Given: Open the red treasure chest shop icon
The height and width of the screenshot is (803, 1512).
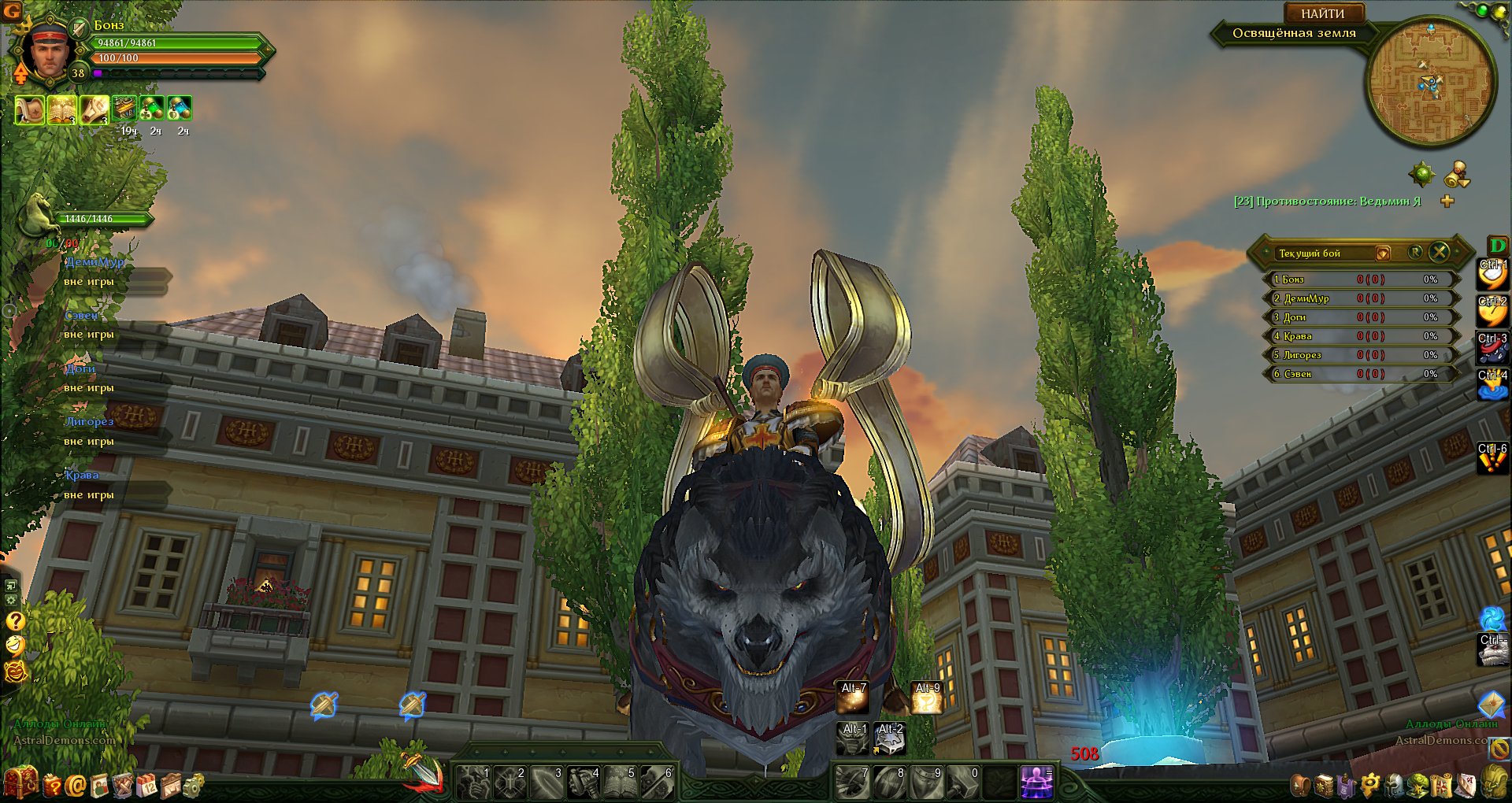Looking at the screenshot, I should (20, 782).
